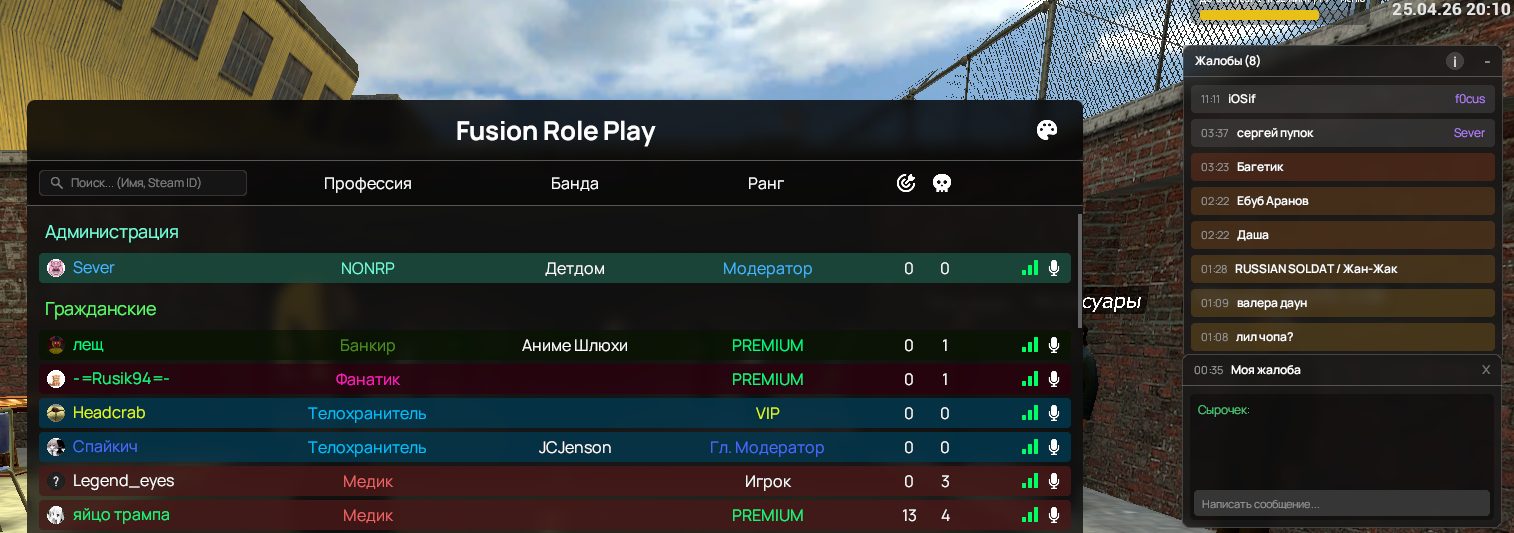Screen dimensions: 1514x533
Task: Open the iOSif complaint entry
Action: pos(1342,99)
